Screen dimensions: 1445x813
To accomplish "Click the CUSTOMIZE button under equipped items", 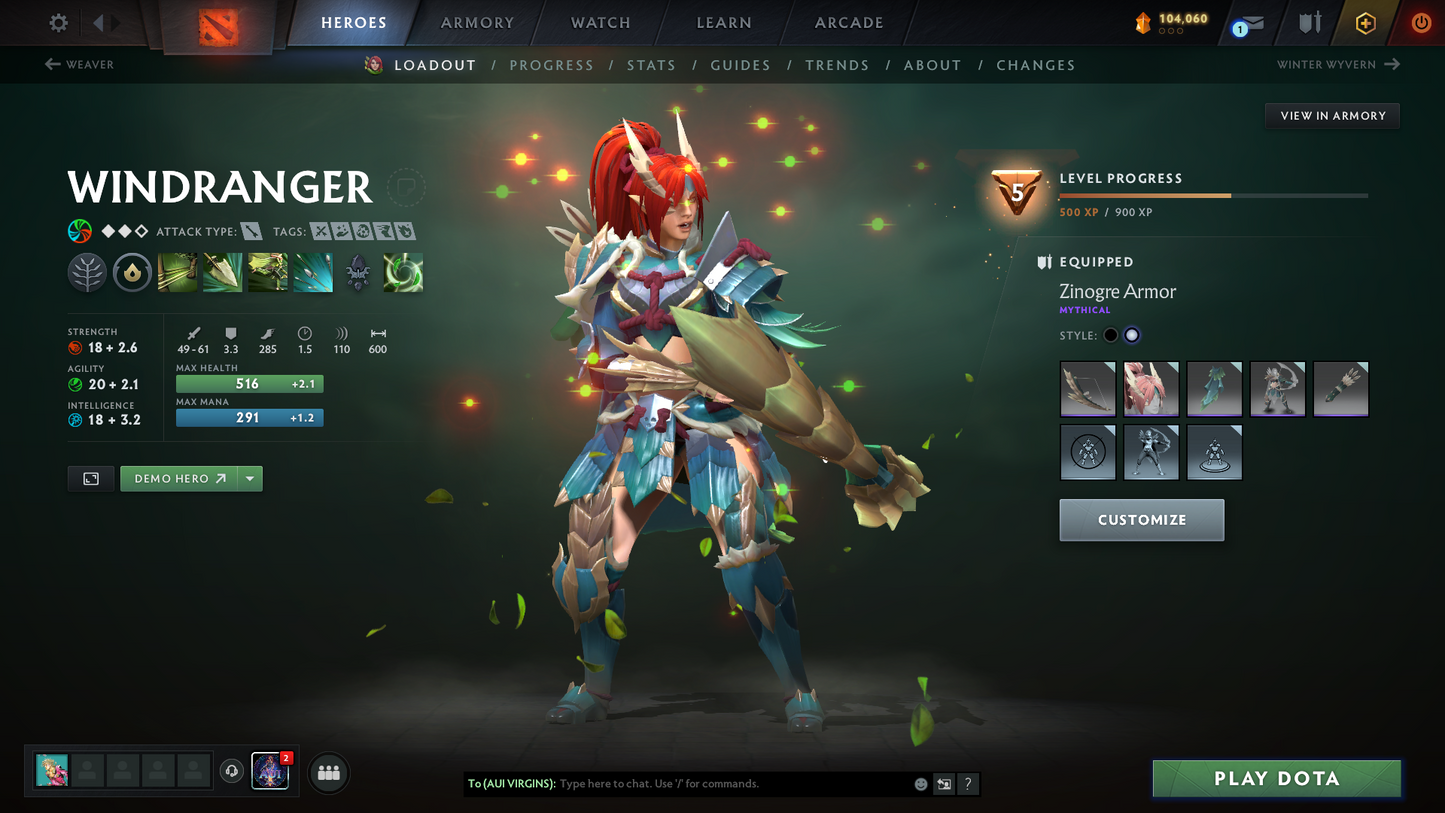I will coord(1141,519).
